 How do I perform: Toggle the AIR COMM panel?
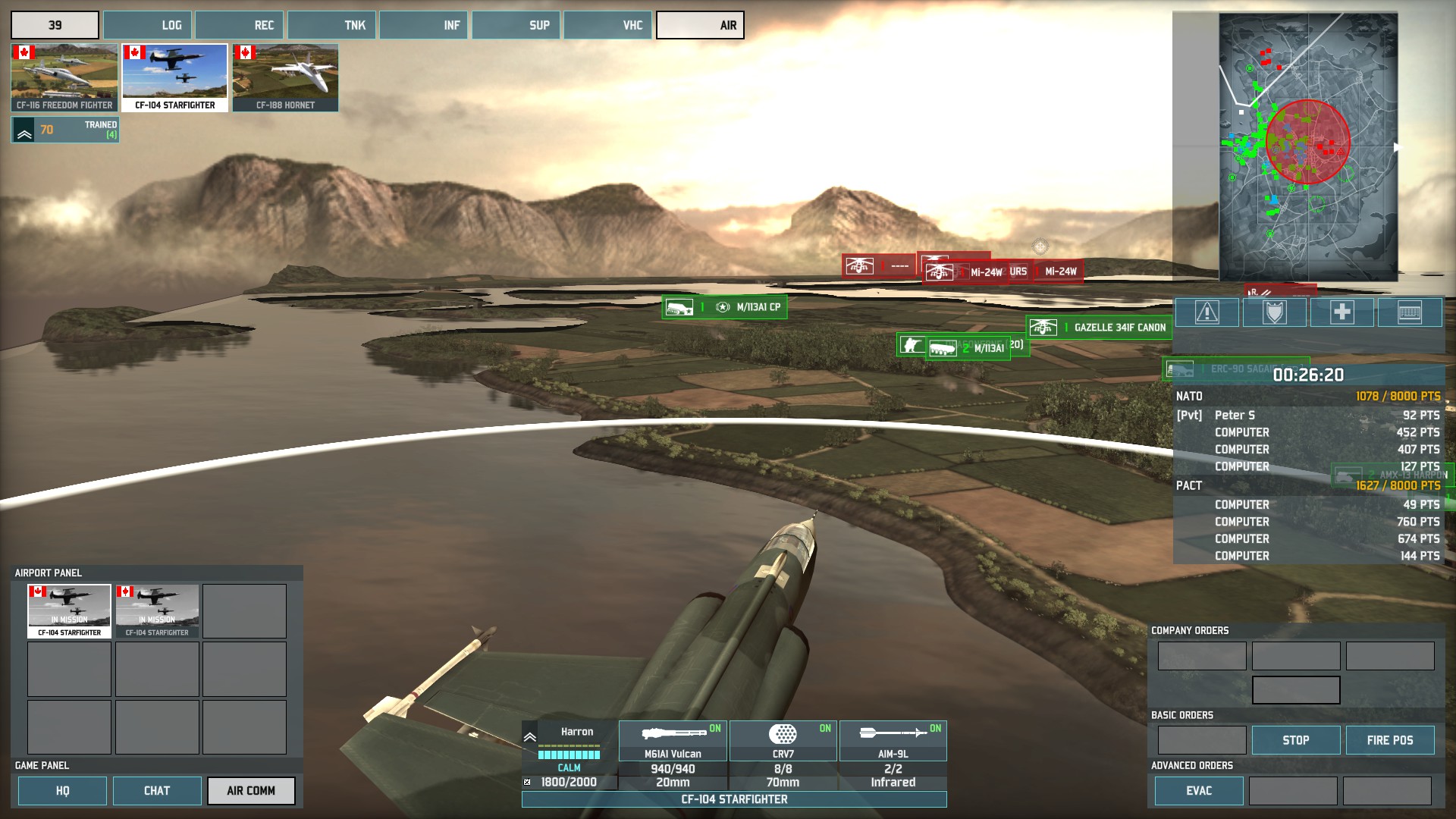point(251,790)
